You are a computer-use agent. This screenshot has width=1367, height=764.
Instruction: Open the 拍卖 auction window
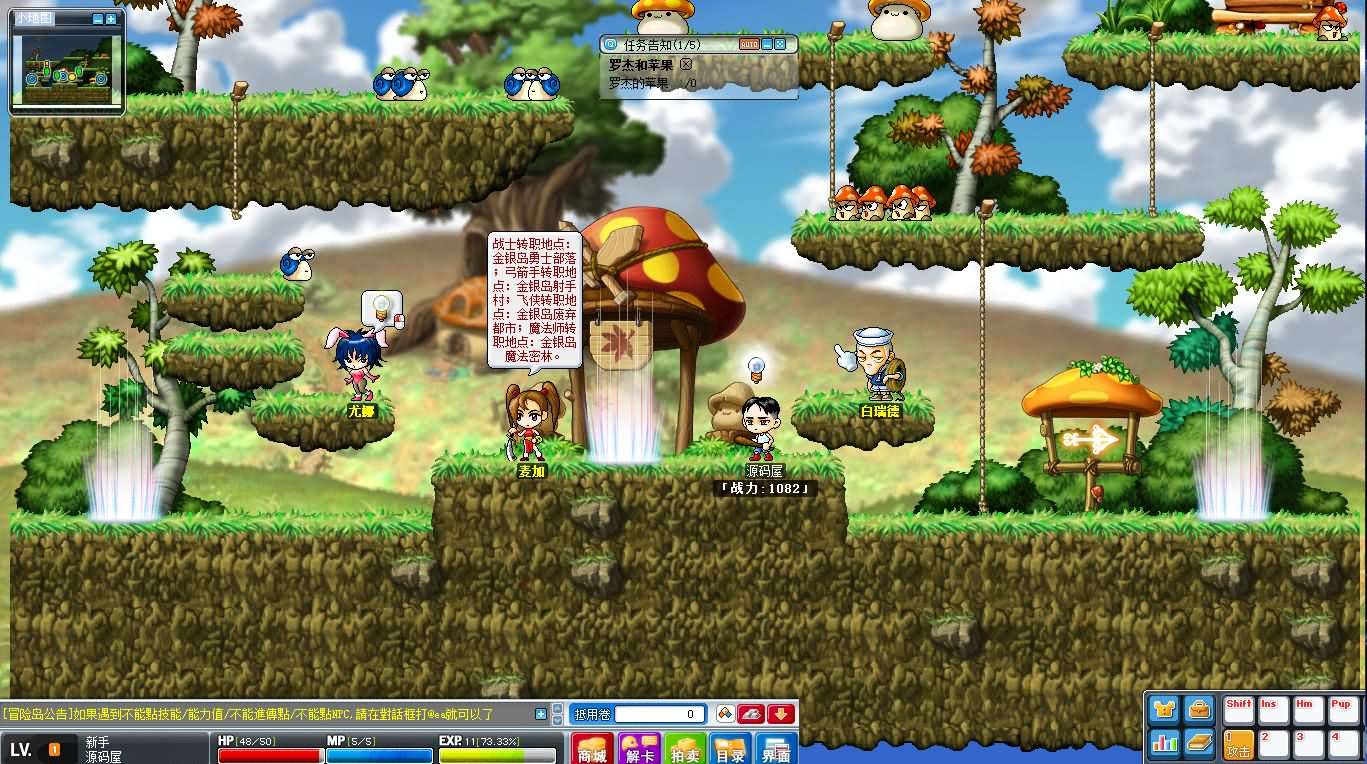pyautogui.click(x=686, y=750)
